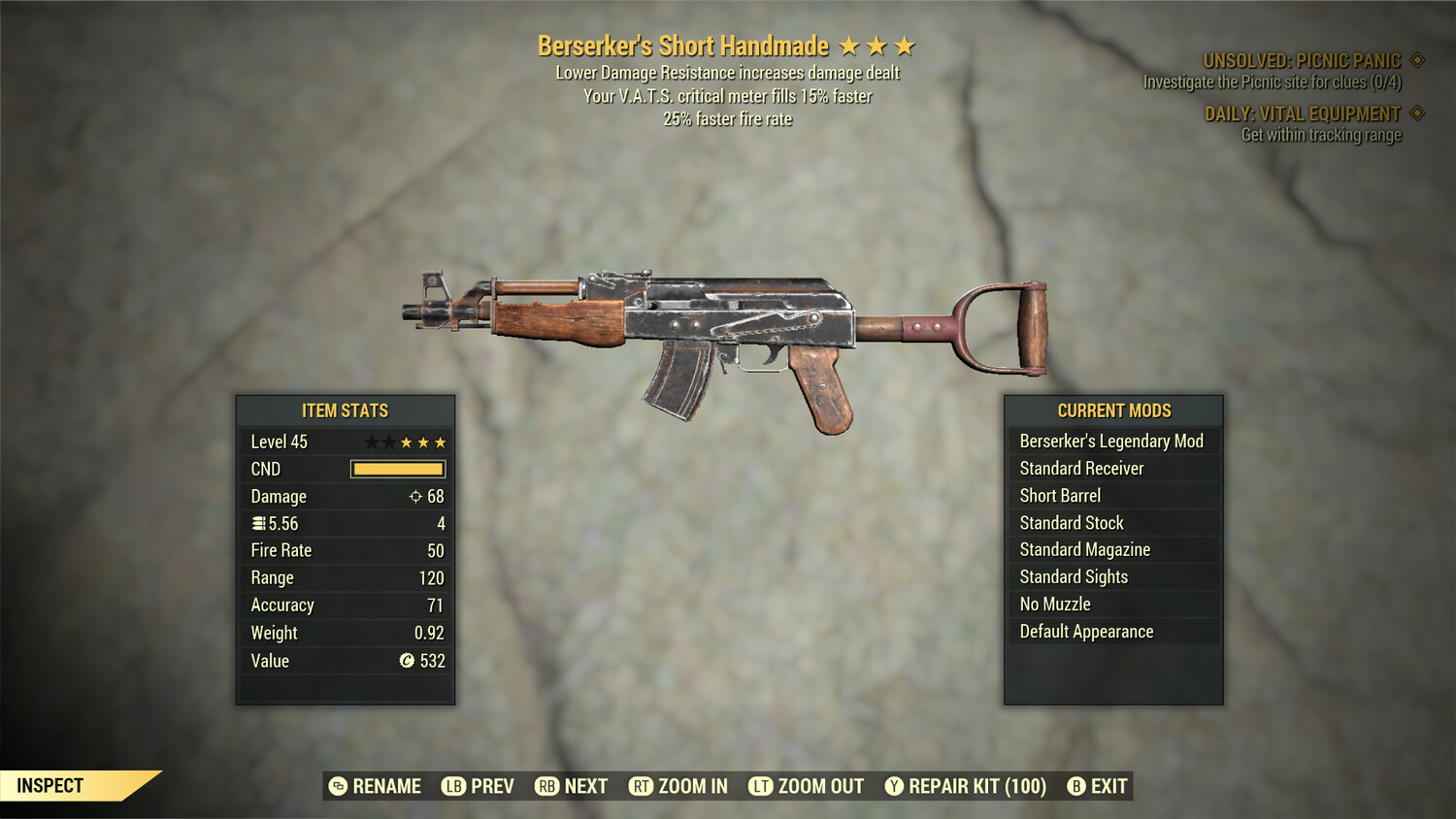The width and height of the screenshot is (1456, 819).
Task: Click the circular icon beside RENAME
Action: [x=338, y=786]
